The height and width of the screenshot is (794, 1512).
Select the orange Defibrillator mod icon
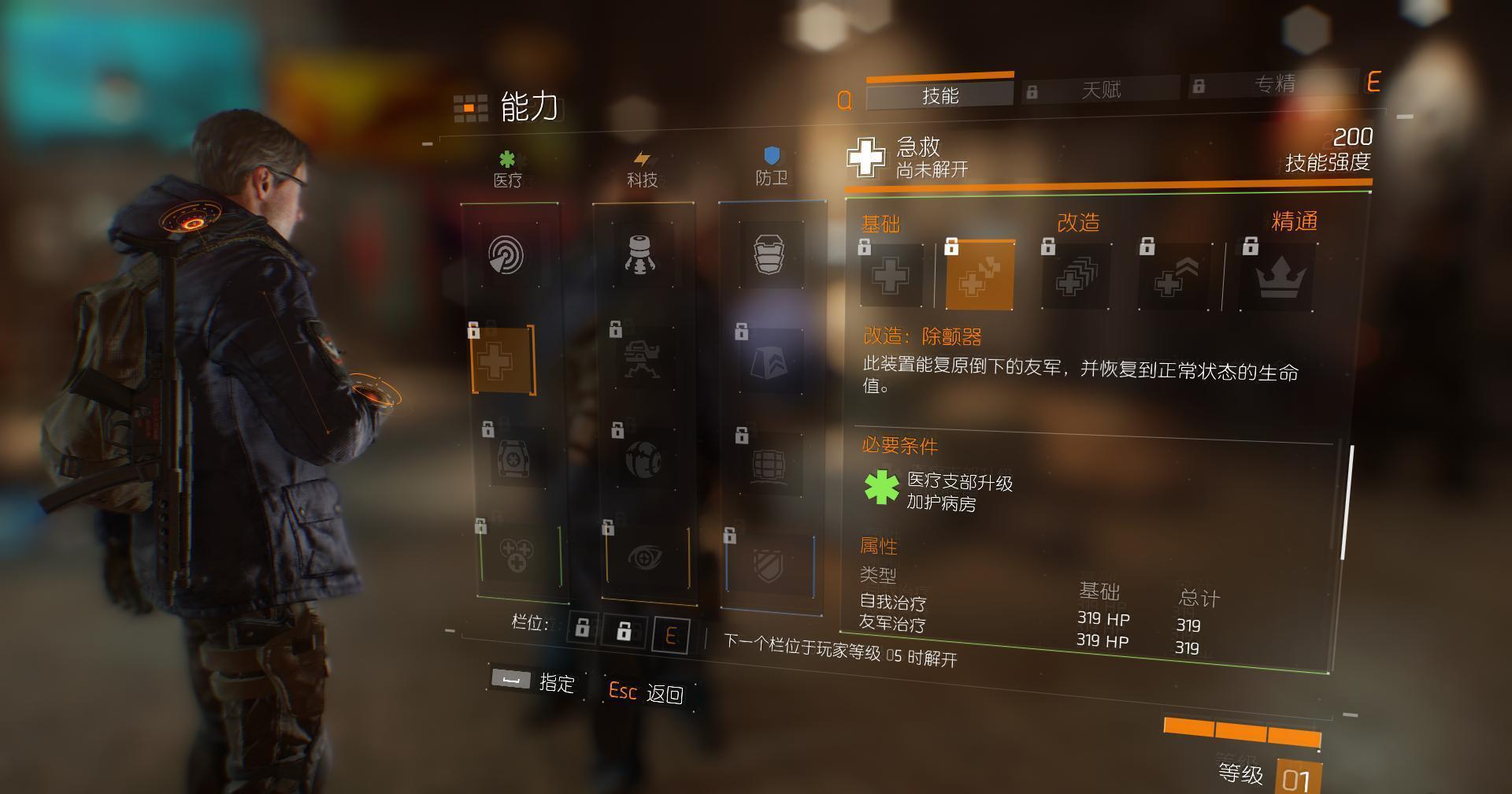[x=980, y=273]
